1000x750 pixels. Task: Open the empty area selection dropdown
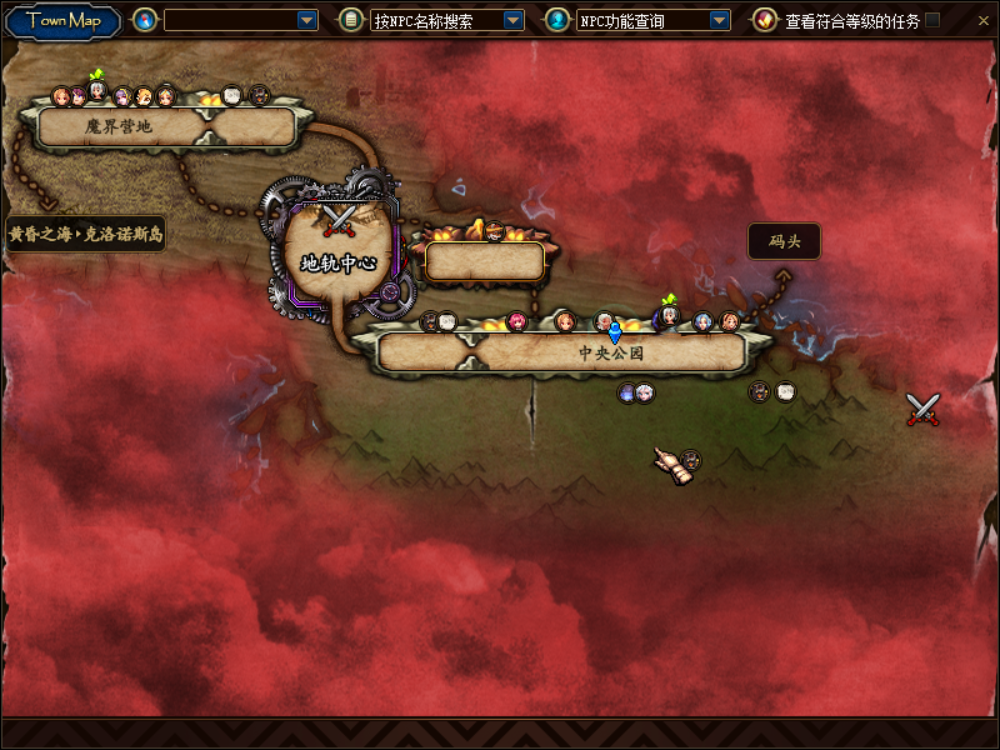pyautogui.click(x=307, y=20)
